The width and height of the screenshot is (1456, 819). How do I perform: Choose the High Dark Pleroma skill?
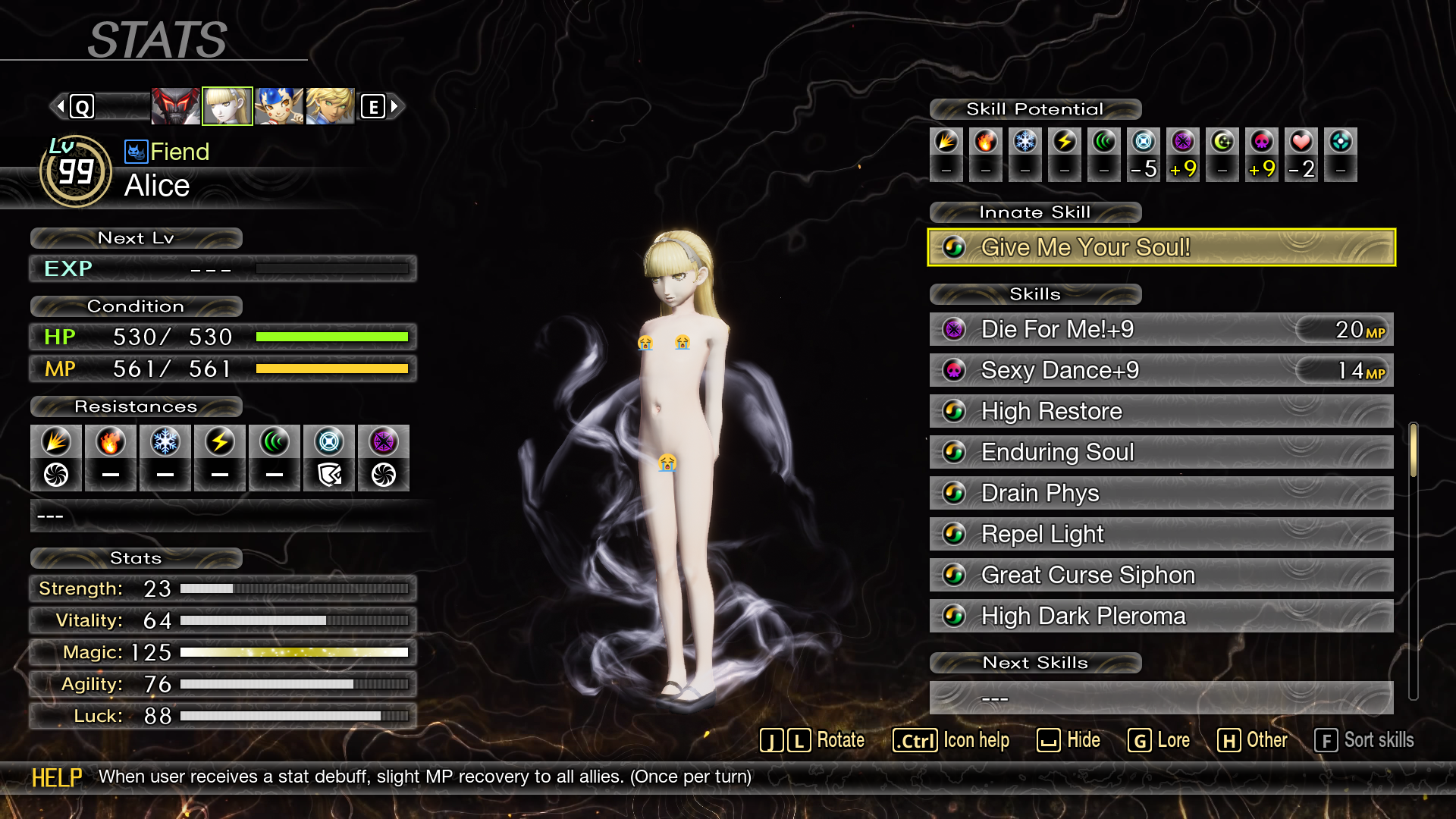pos(1161,616)
